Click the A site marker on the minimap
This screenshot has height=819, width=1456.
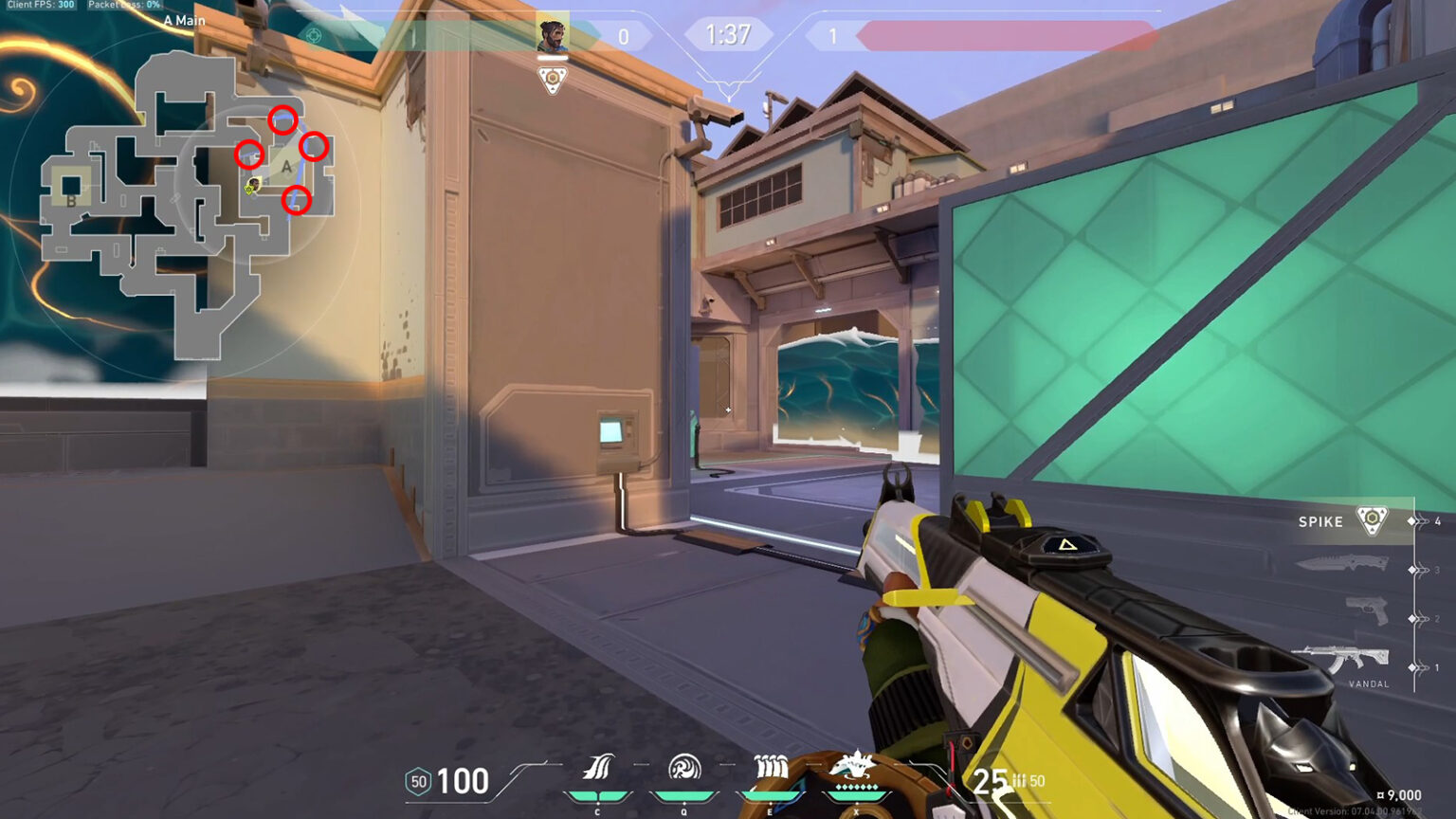pos(284,165)
